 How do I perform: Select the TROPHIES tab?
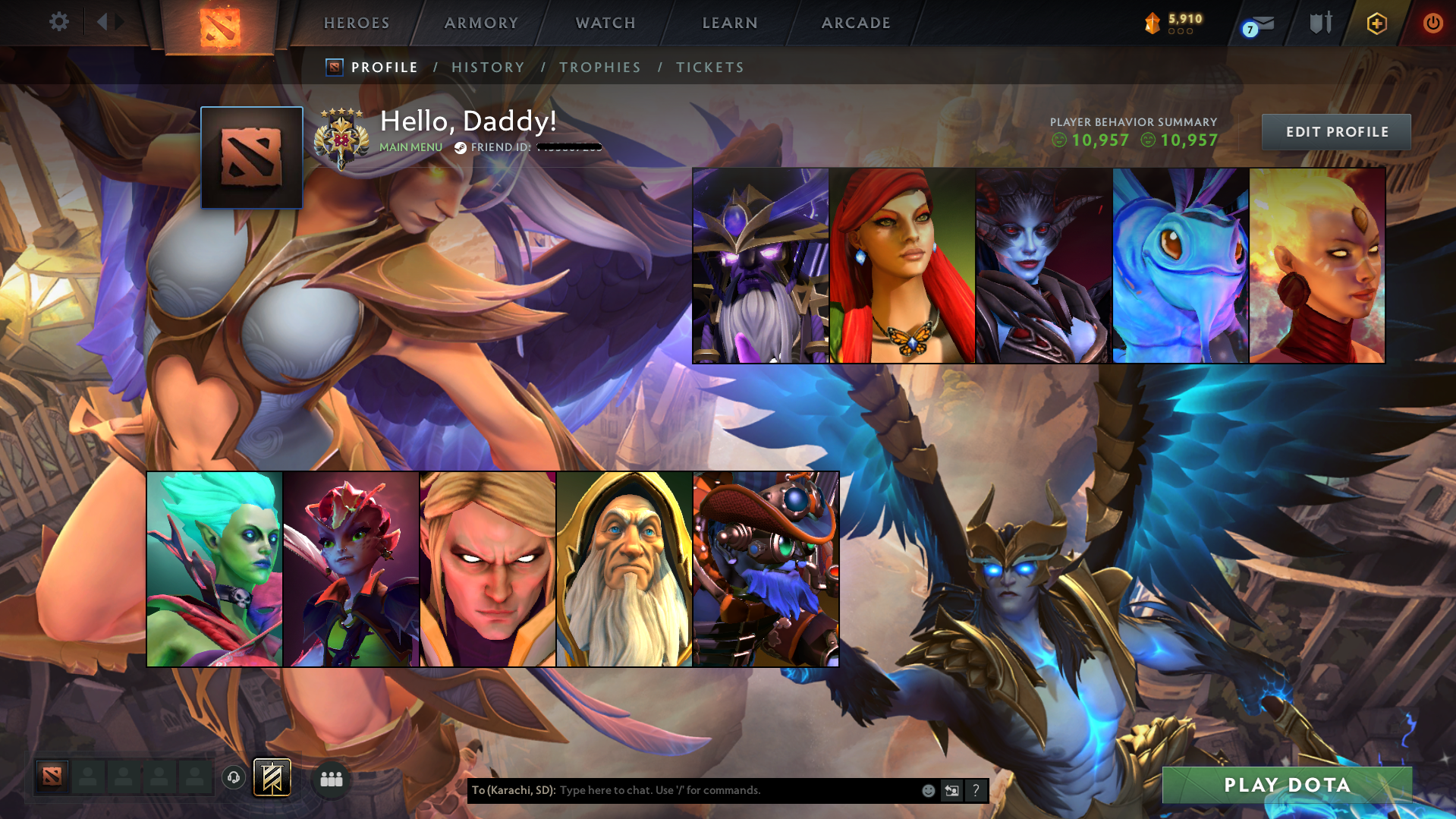[599, 67]
